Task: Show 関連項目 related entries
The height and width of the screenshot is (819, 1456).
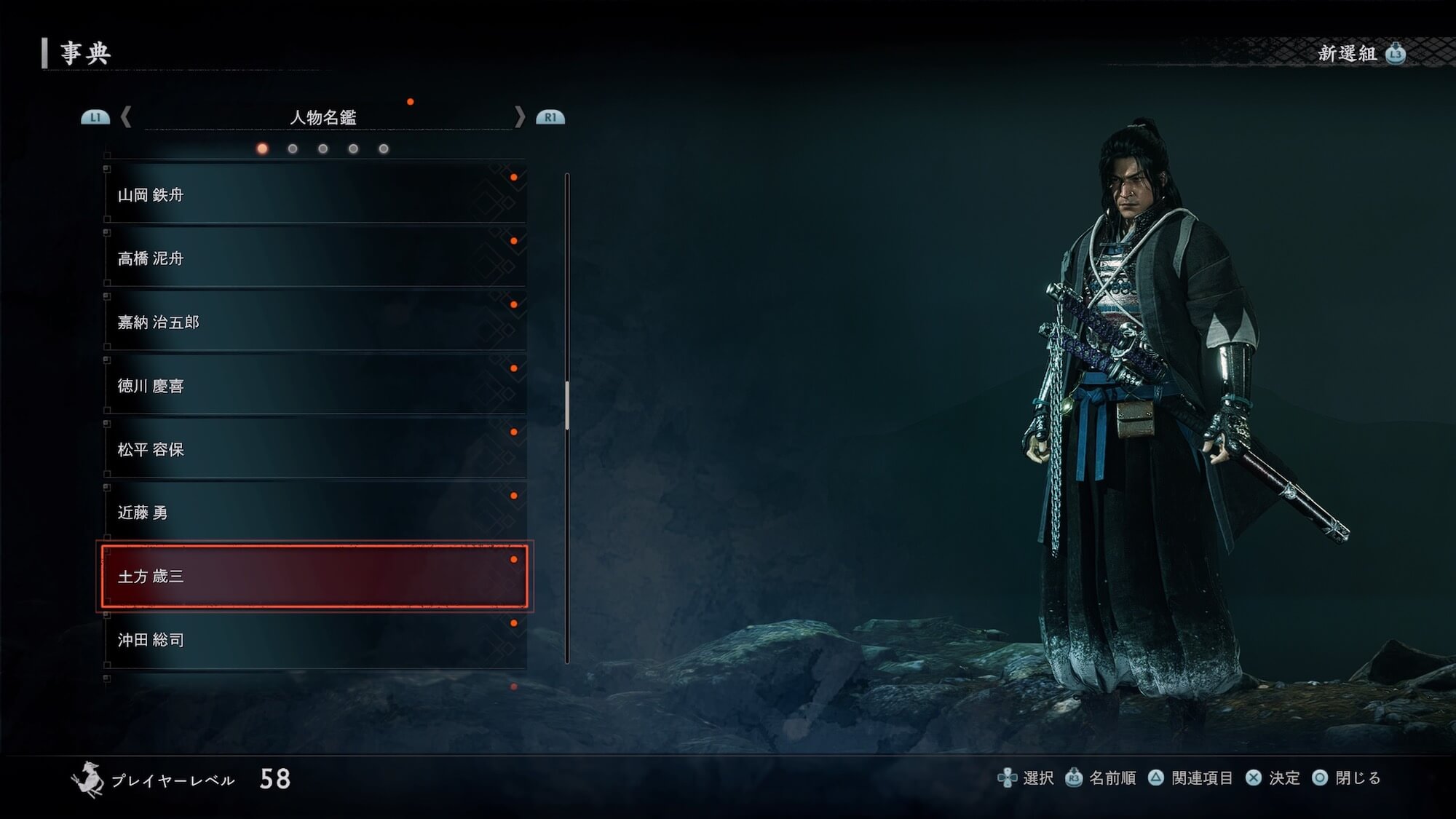Action: click(x=1191, y=778)
